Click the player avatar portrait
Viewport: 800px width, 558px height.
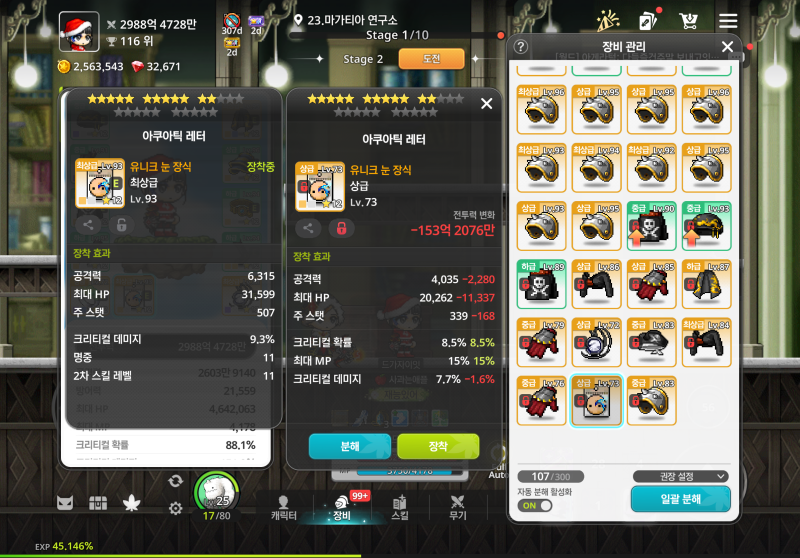coord(78,31)
